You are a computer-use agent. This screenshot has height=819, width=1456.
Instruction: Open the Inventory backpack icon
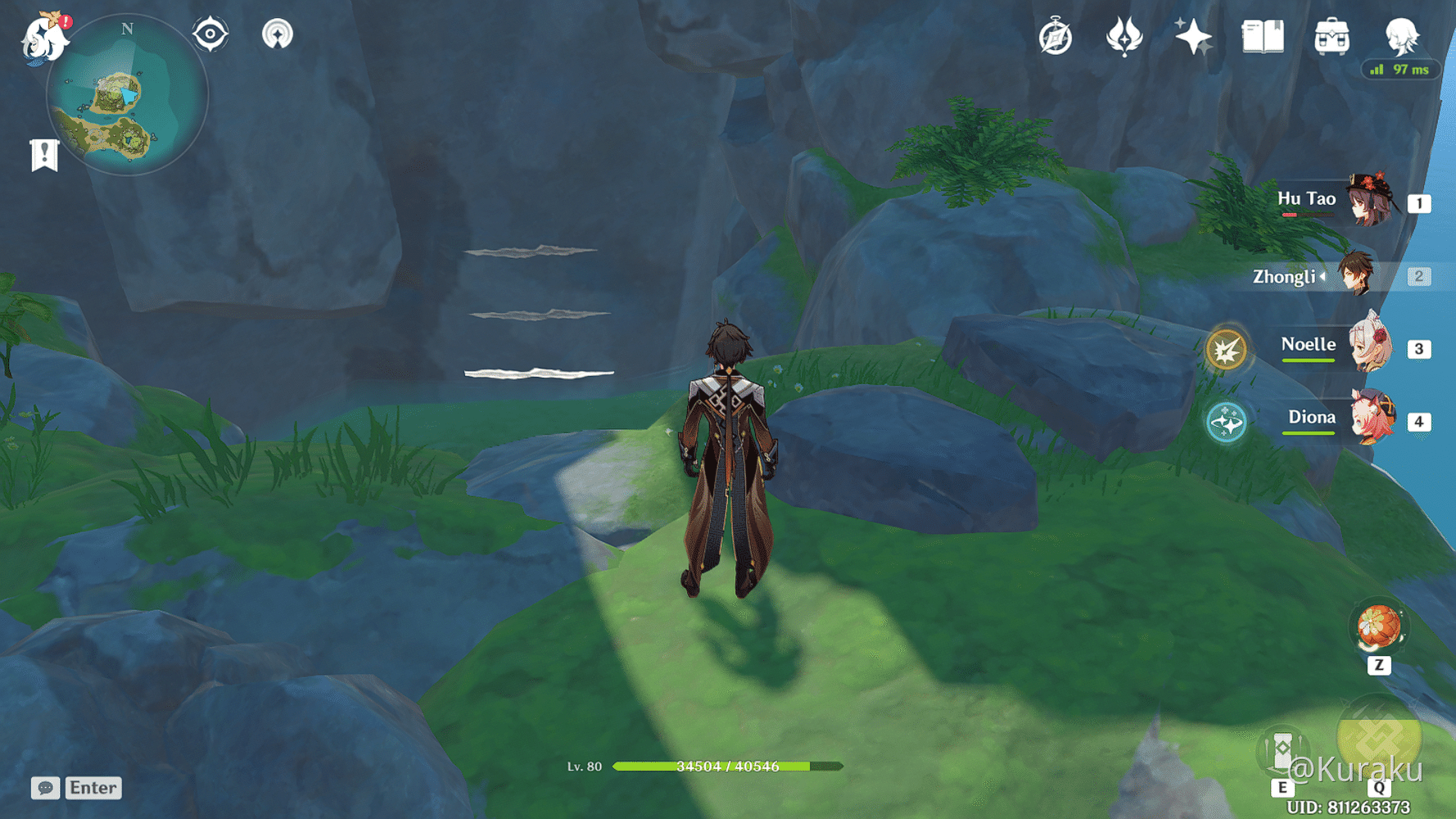tap(1332, 36)
